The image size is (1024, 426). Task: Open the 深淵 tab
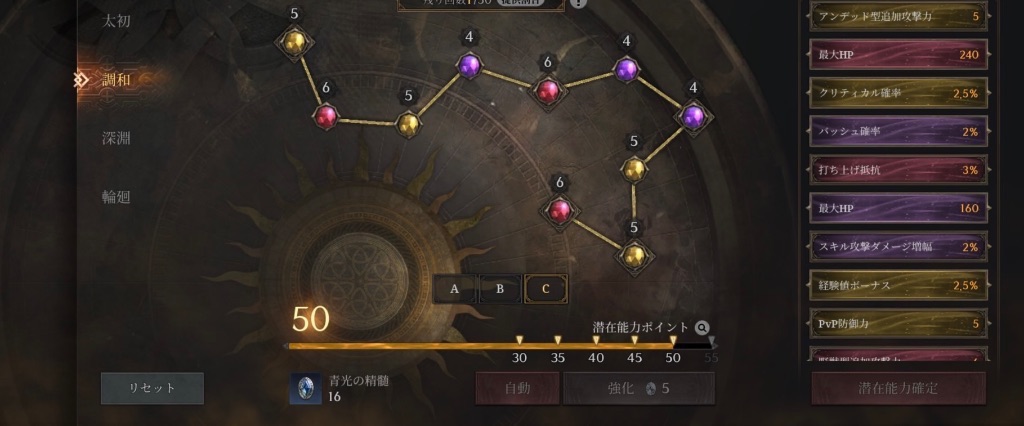[x=116, y=138]
